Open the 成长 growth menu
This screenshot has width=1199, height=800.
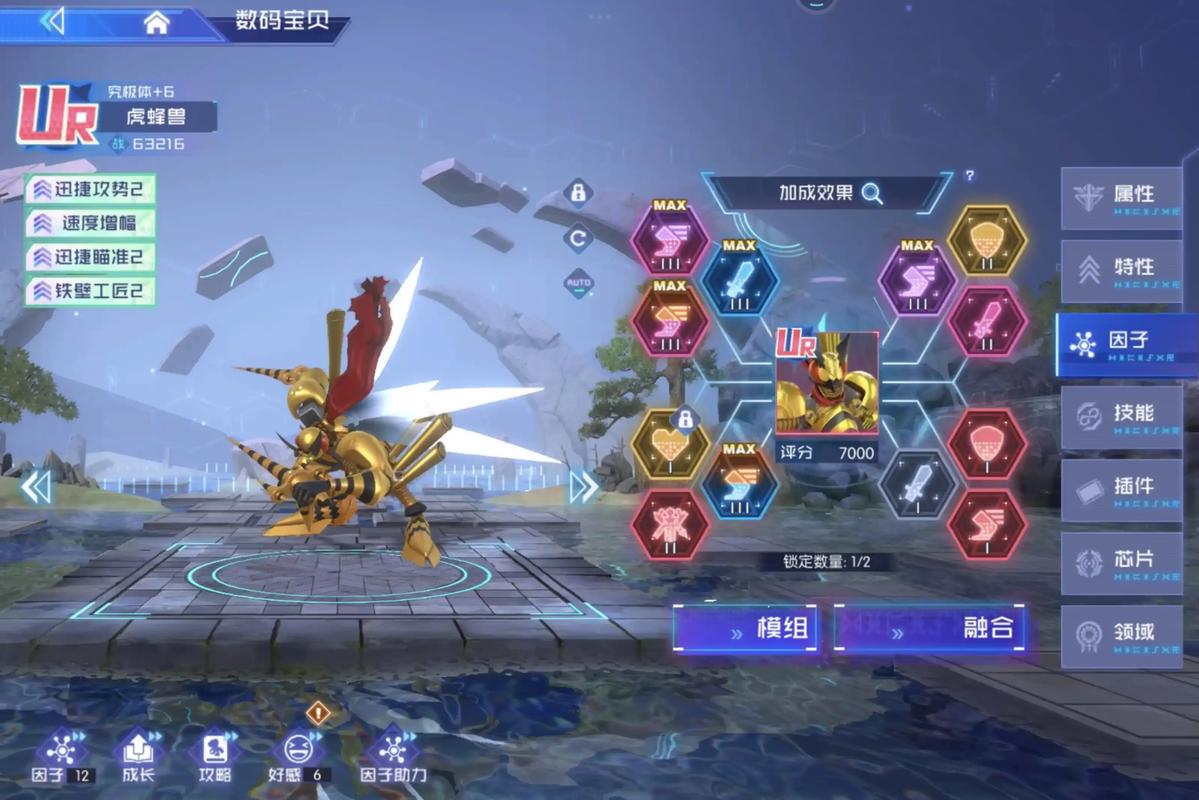pos(138,754)
